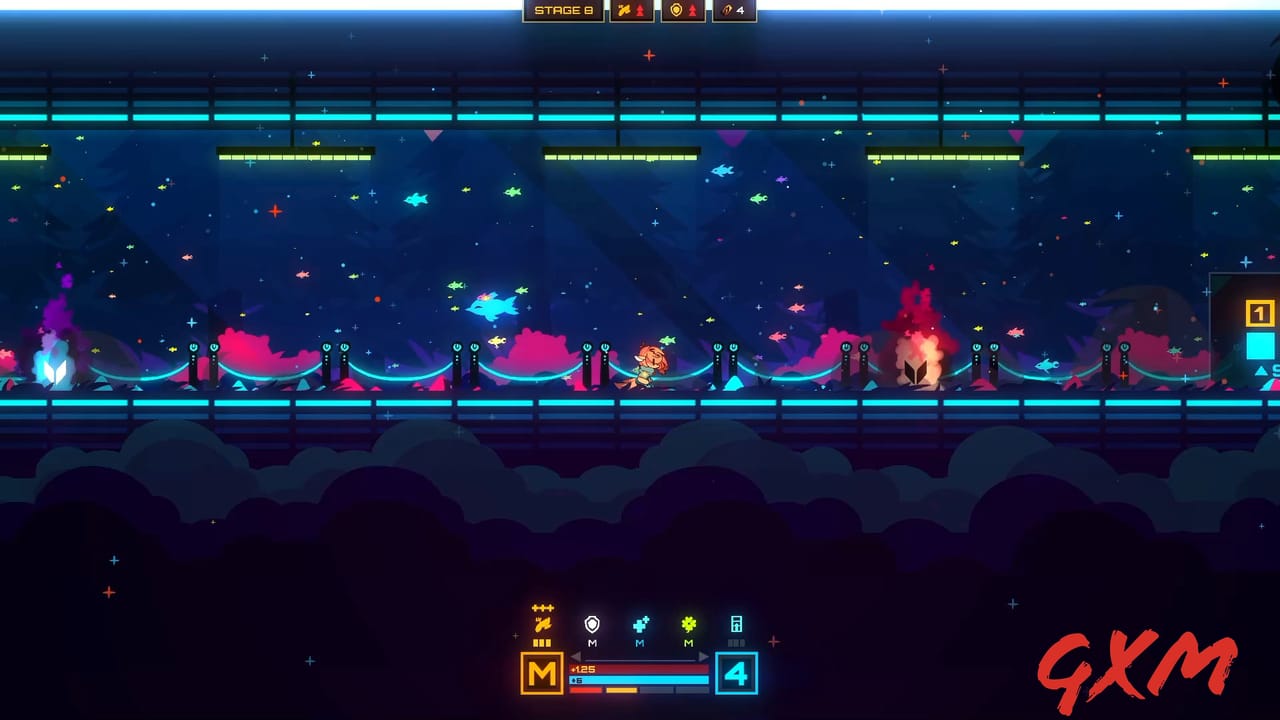Select the cyan elevator upgrade icon
This screenshot has width=1280, height=720.
coord(736,625)
